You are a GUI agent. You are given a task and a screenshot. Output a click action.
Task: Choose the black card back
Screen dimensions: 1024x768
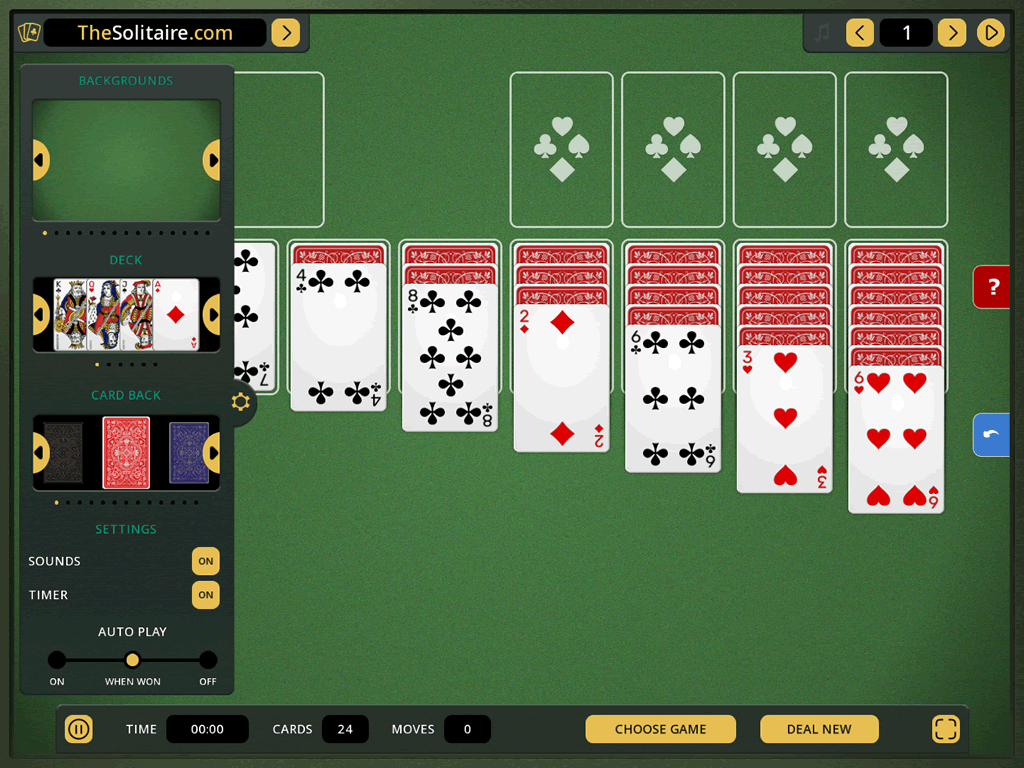coord(63,453)
